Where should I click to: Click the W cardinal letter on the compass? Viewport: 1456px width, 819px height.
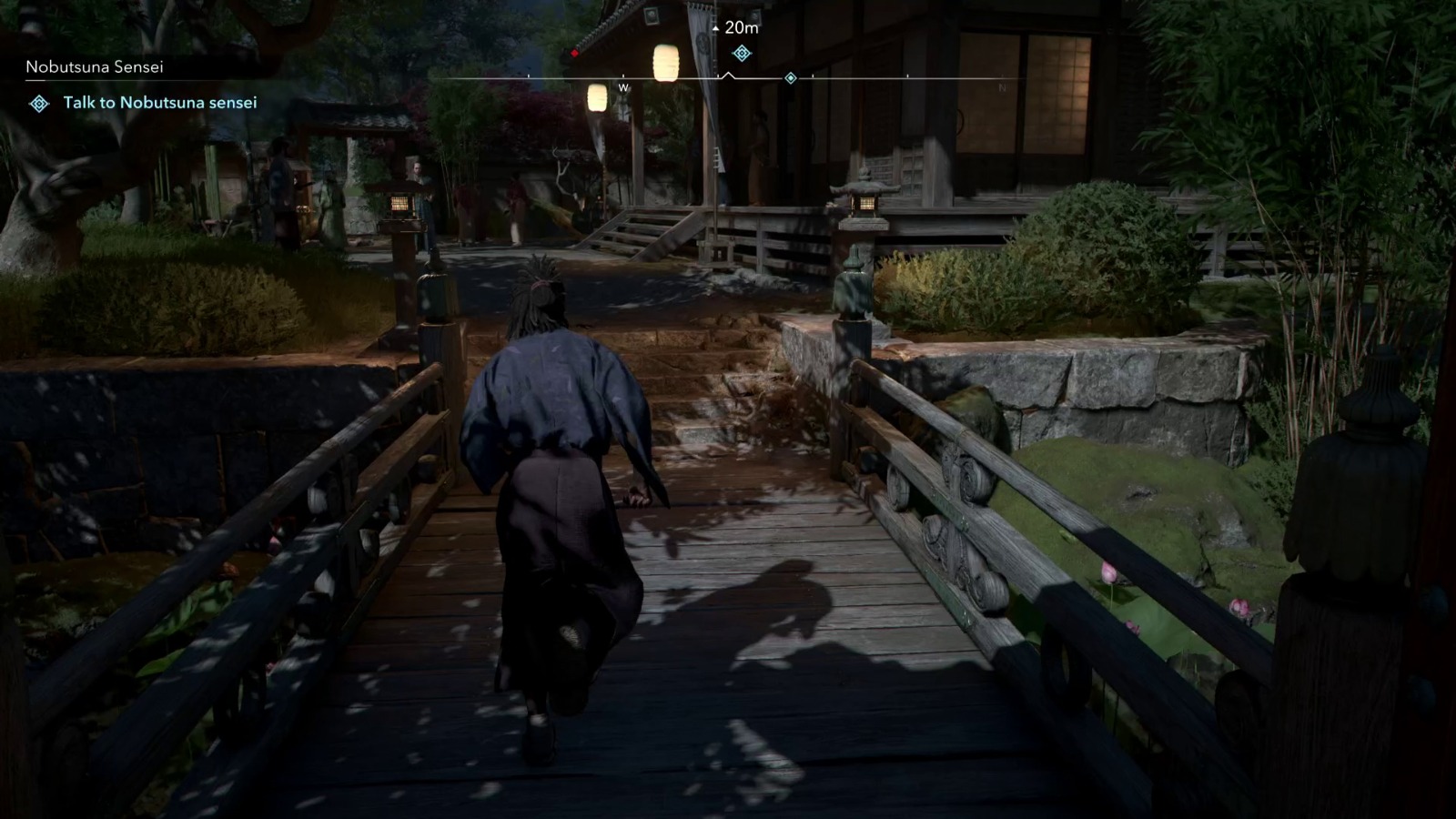point(622,88)
